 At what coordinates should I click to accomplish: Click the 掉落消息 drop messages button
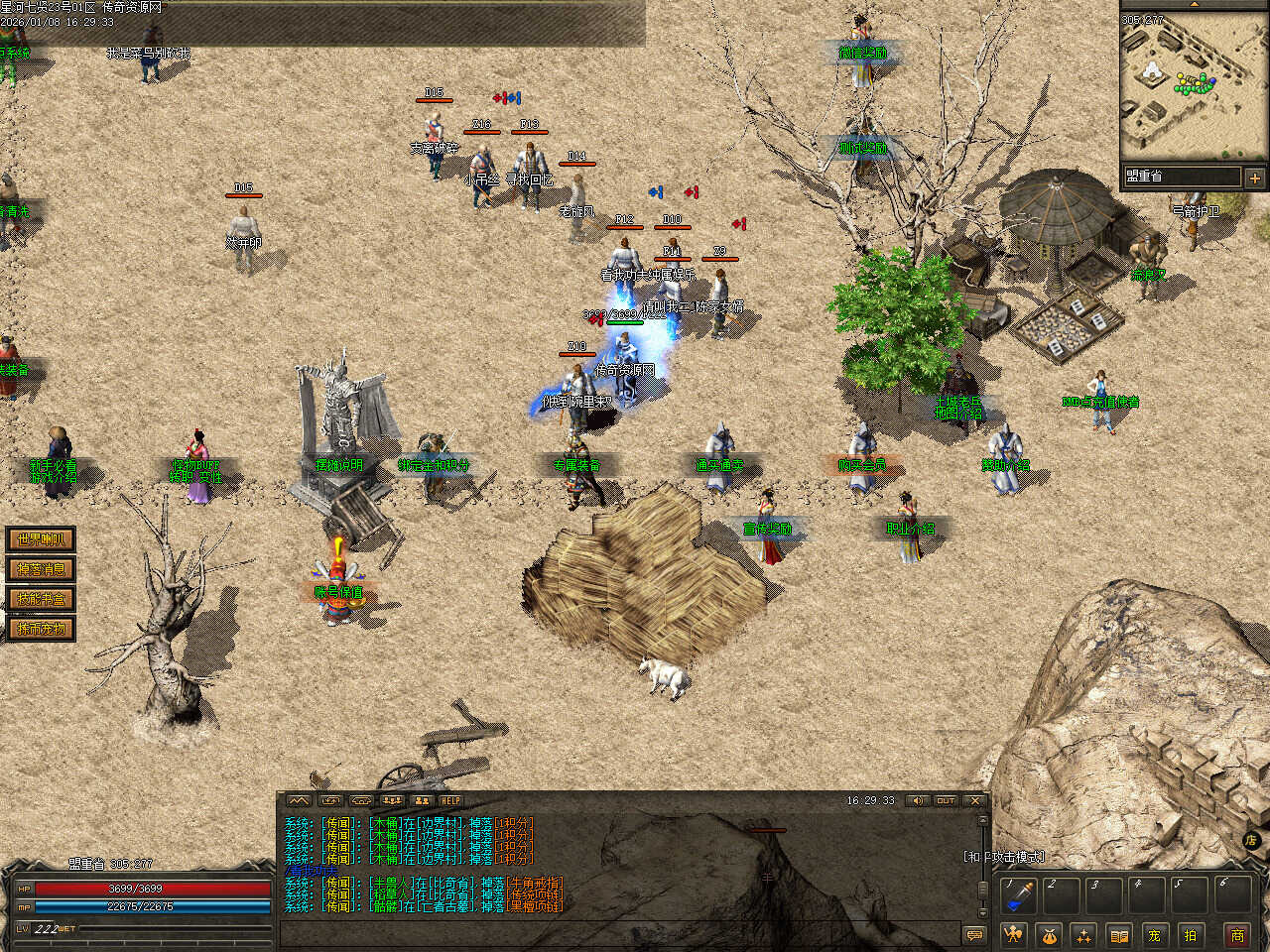tap(41, 569)
